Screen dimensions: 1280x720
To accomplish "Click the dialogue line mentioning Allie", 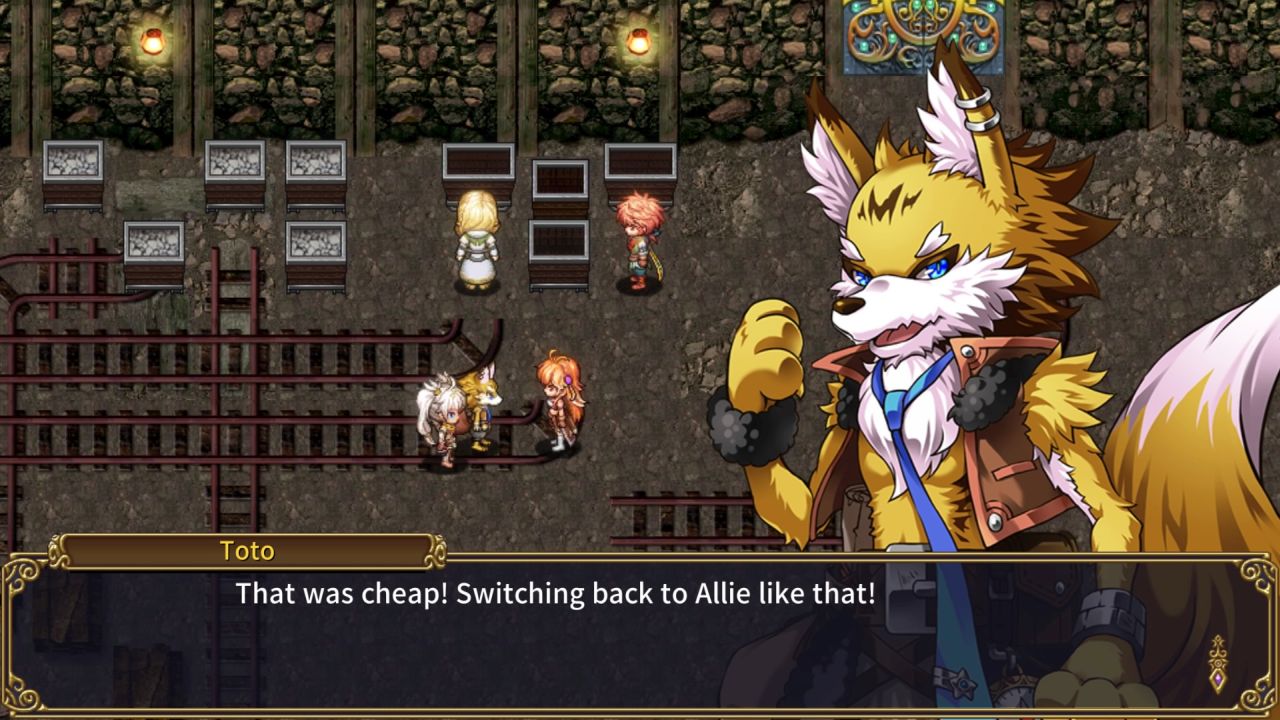I will pyautogui.click(x=555, y=594).
